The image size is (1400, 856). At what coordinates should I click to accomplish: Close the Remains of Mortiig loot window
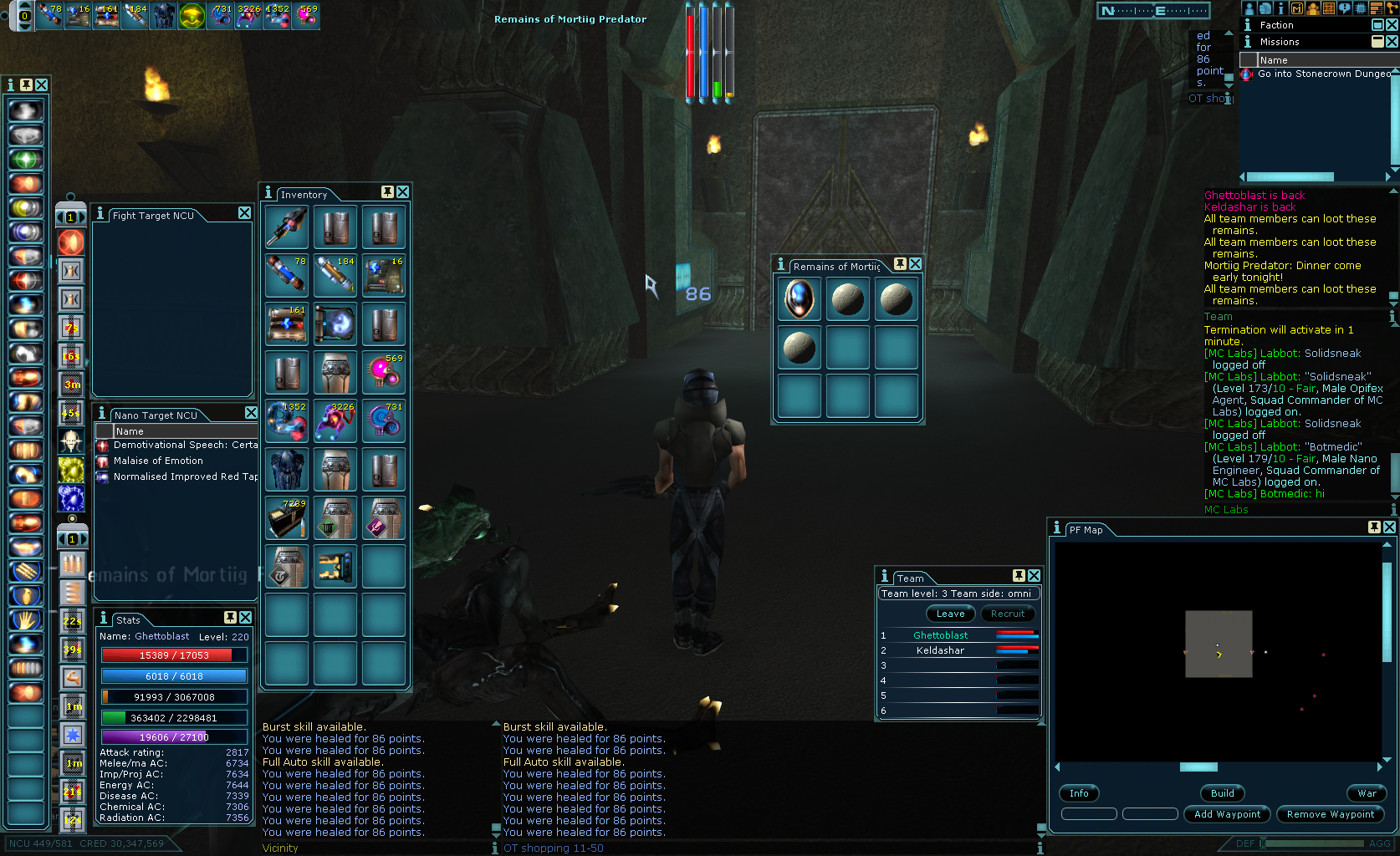[x=916, y=263]
